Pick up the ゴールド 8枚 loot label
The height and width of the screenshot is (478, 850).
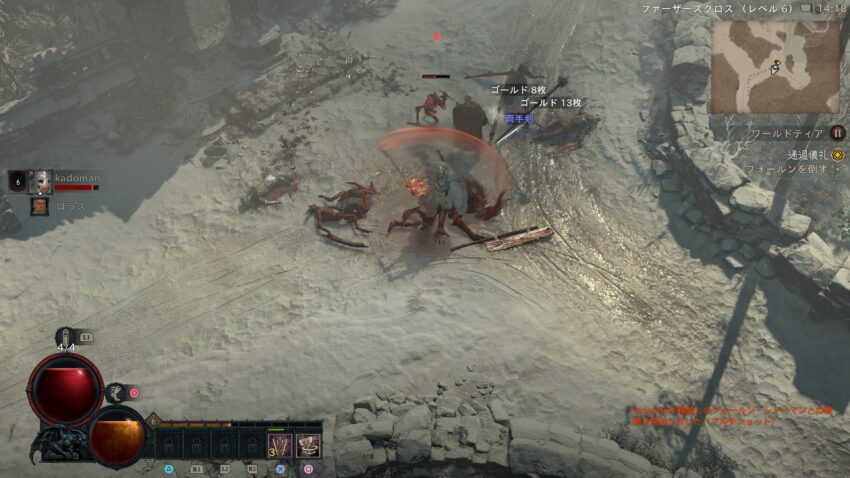point(518,89)
